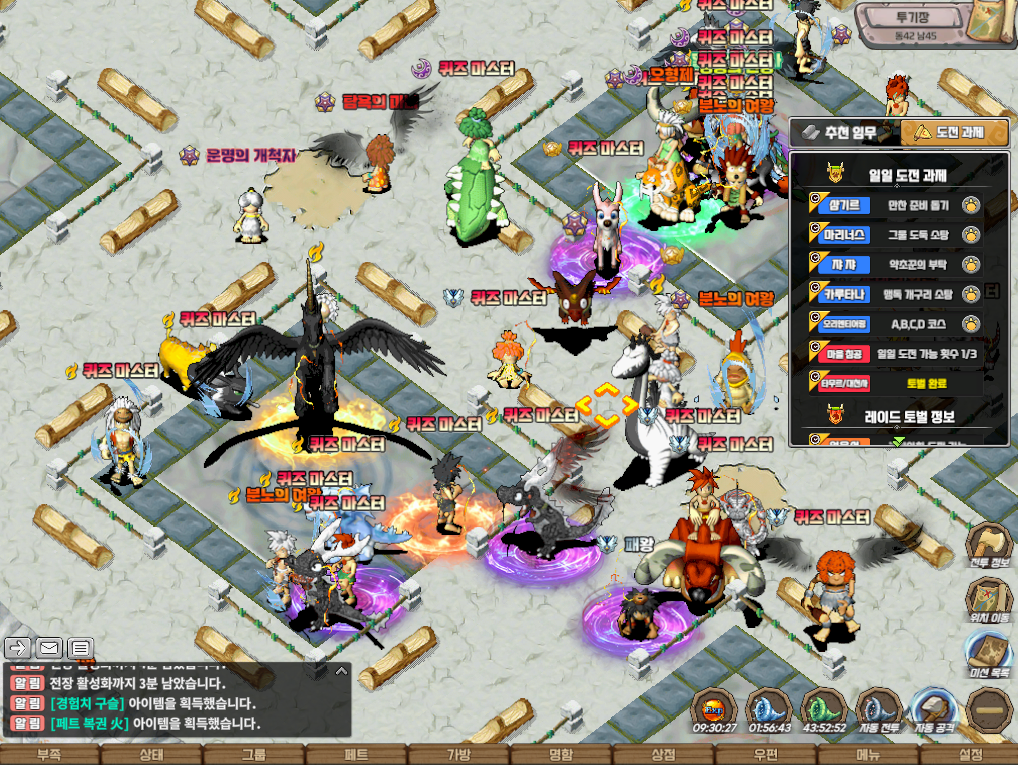Open the 설정 settings menu
The height and width of the screenshot is (765, 1018).
pyautogui.click(x=969, y=755)
